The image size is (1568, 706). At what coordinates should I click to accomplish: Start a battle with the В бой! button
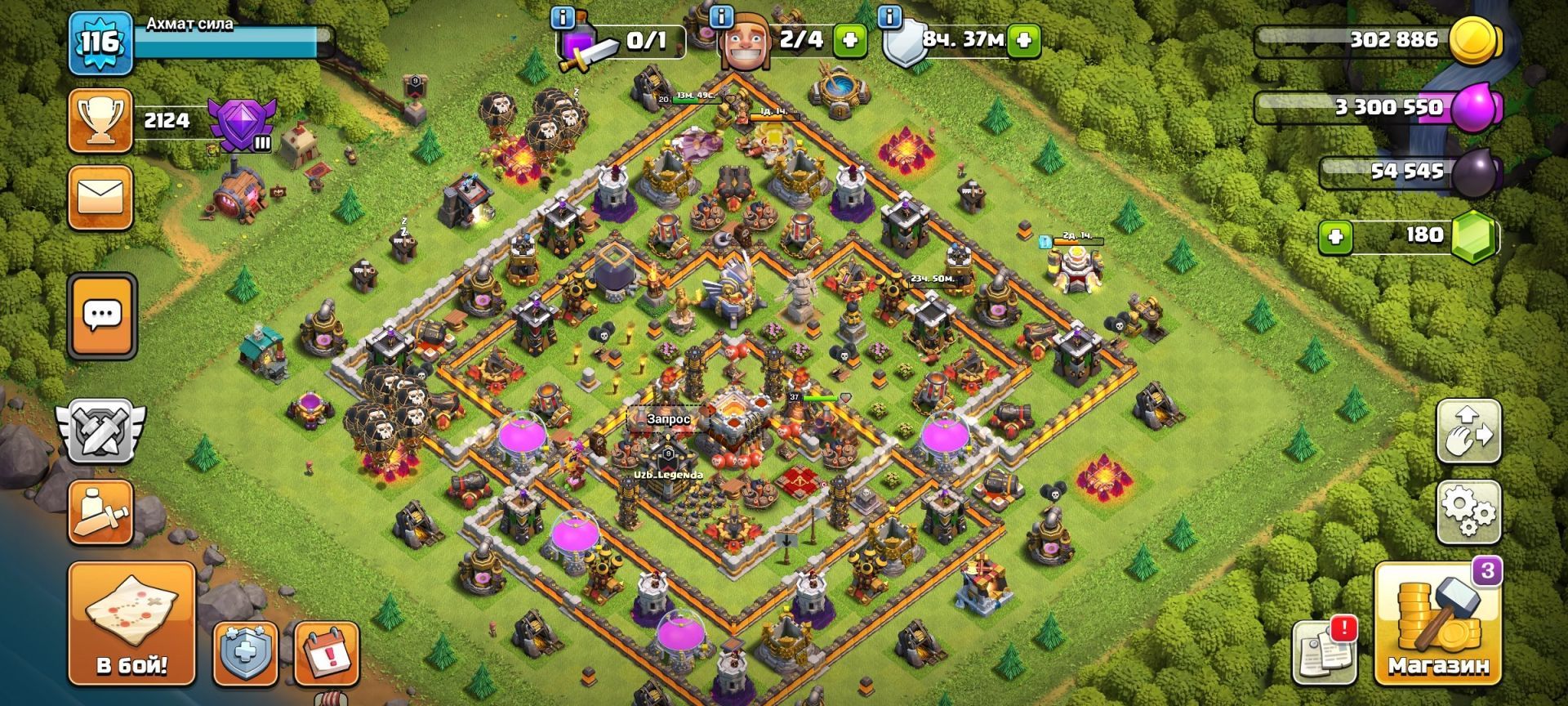pos(131,624)
